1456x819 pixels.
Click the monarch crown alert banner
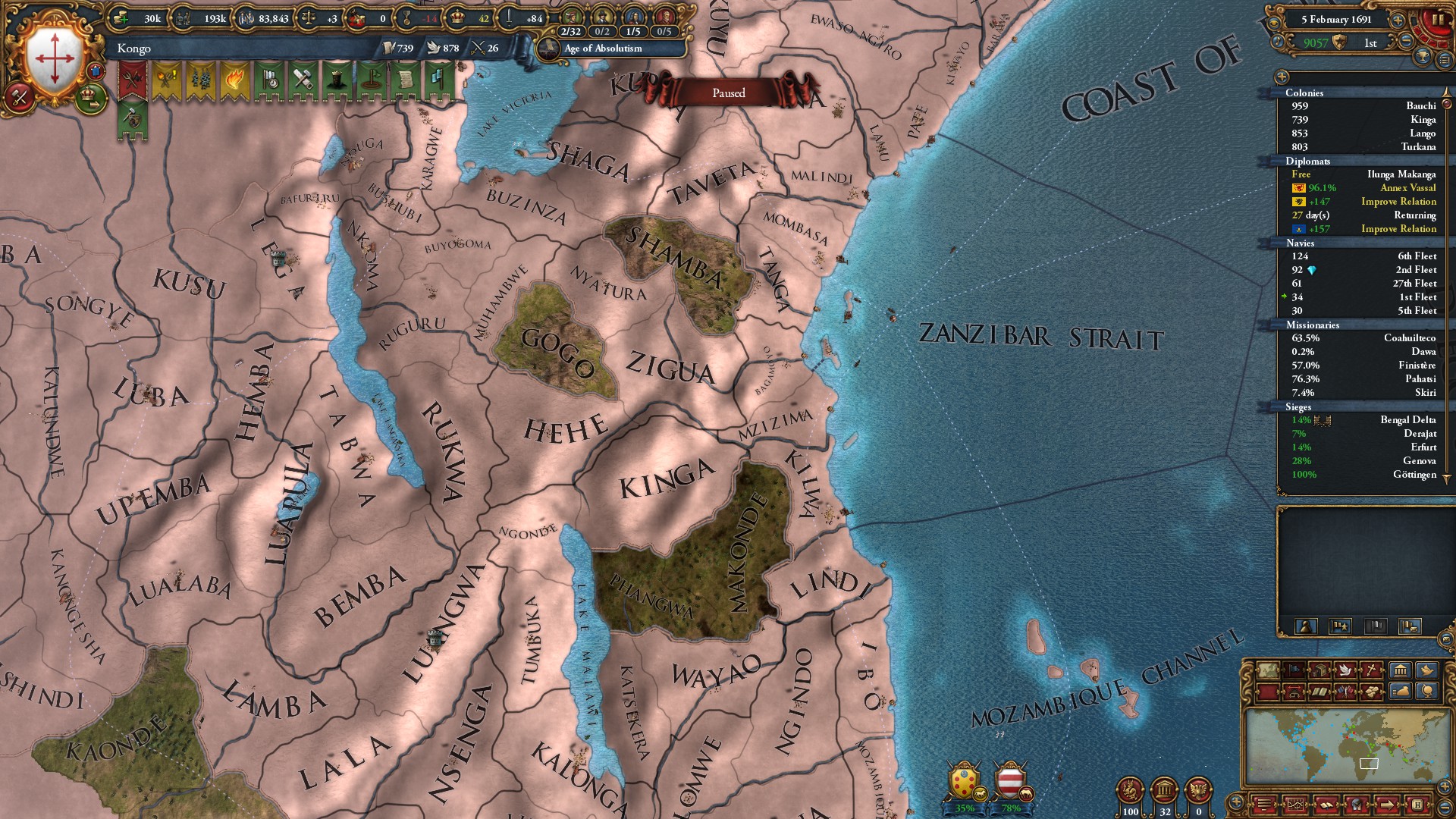(337, 80)
